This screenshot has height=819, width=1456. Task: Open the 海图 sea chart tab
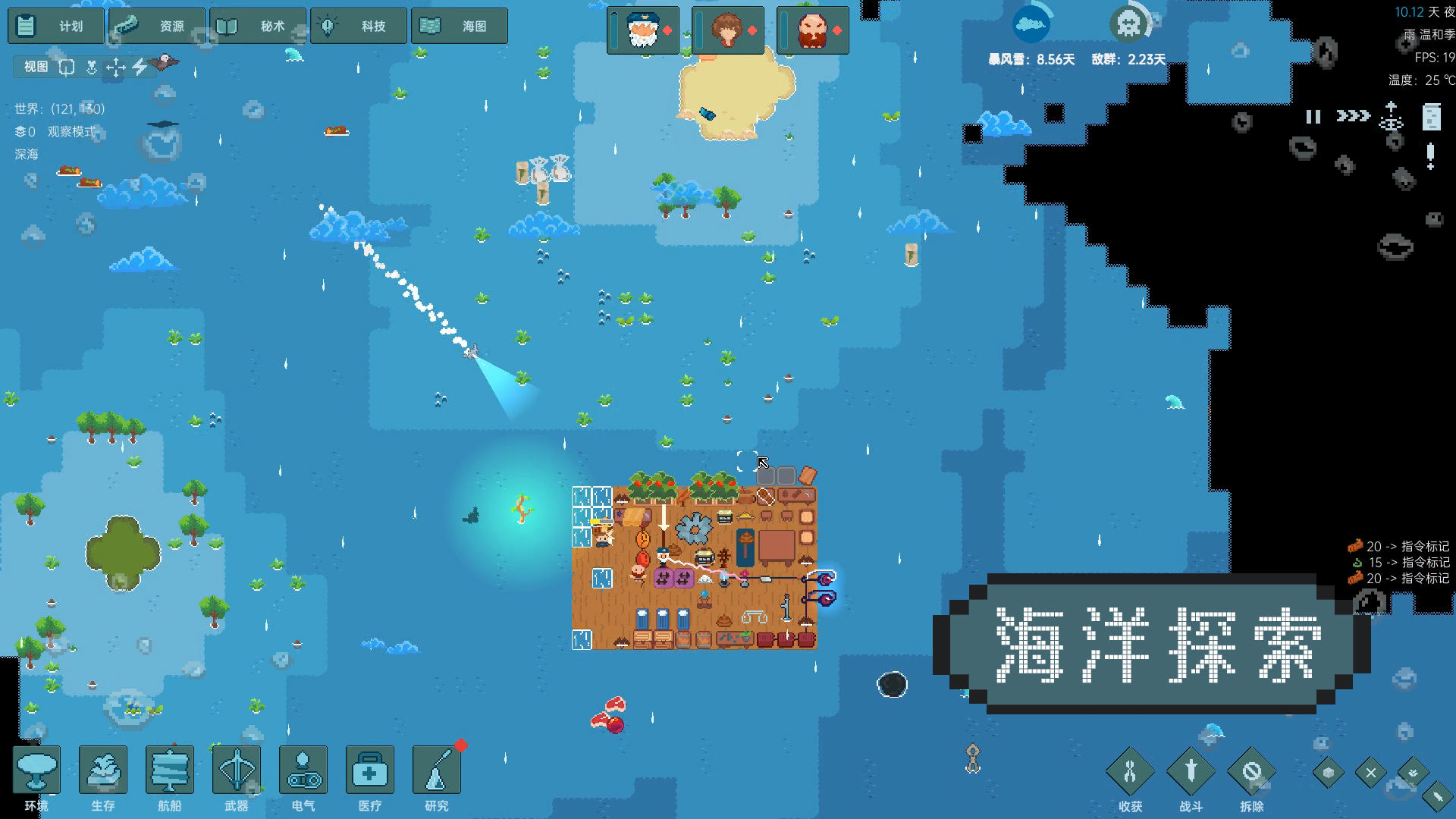coord(459,25)
